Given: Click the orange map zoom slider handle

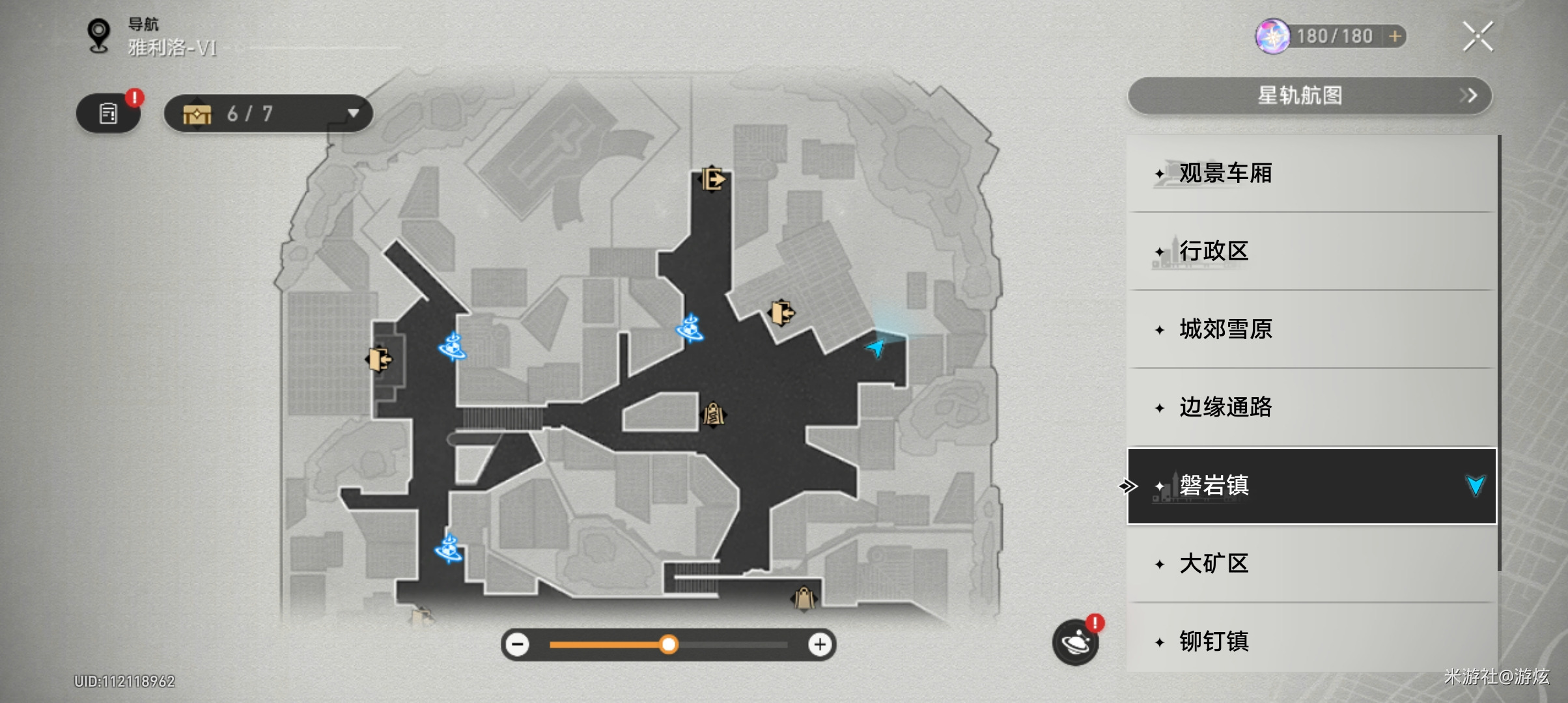Looking at the screenshot, I should pos(668,645).
